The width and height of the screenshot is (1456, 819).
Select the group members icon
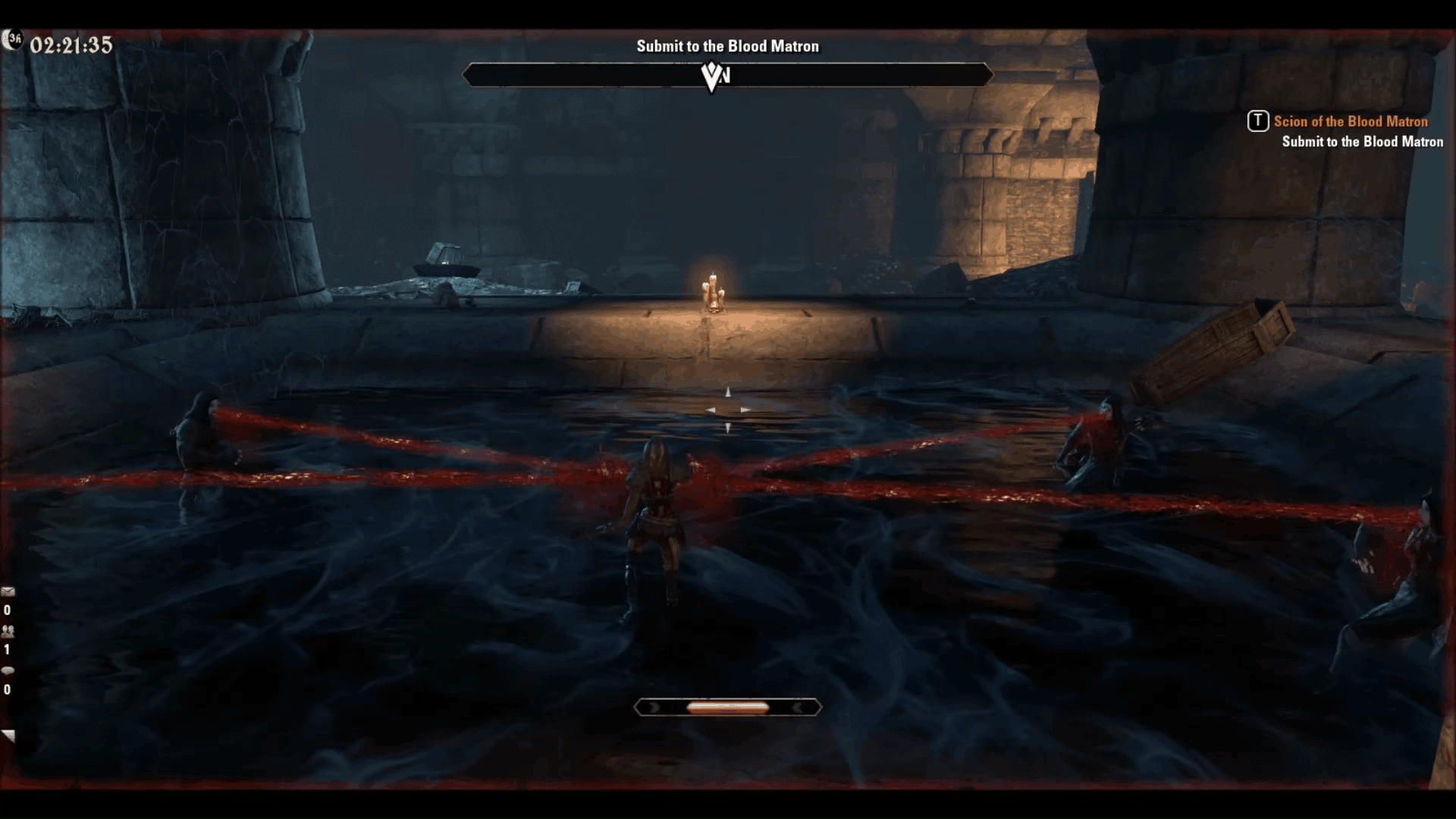[8, 632]
